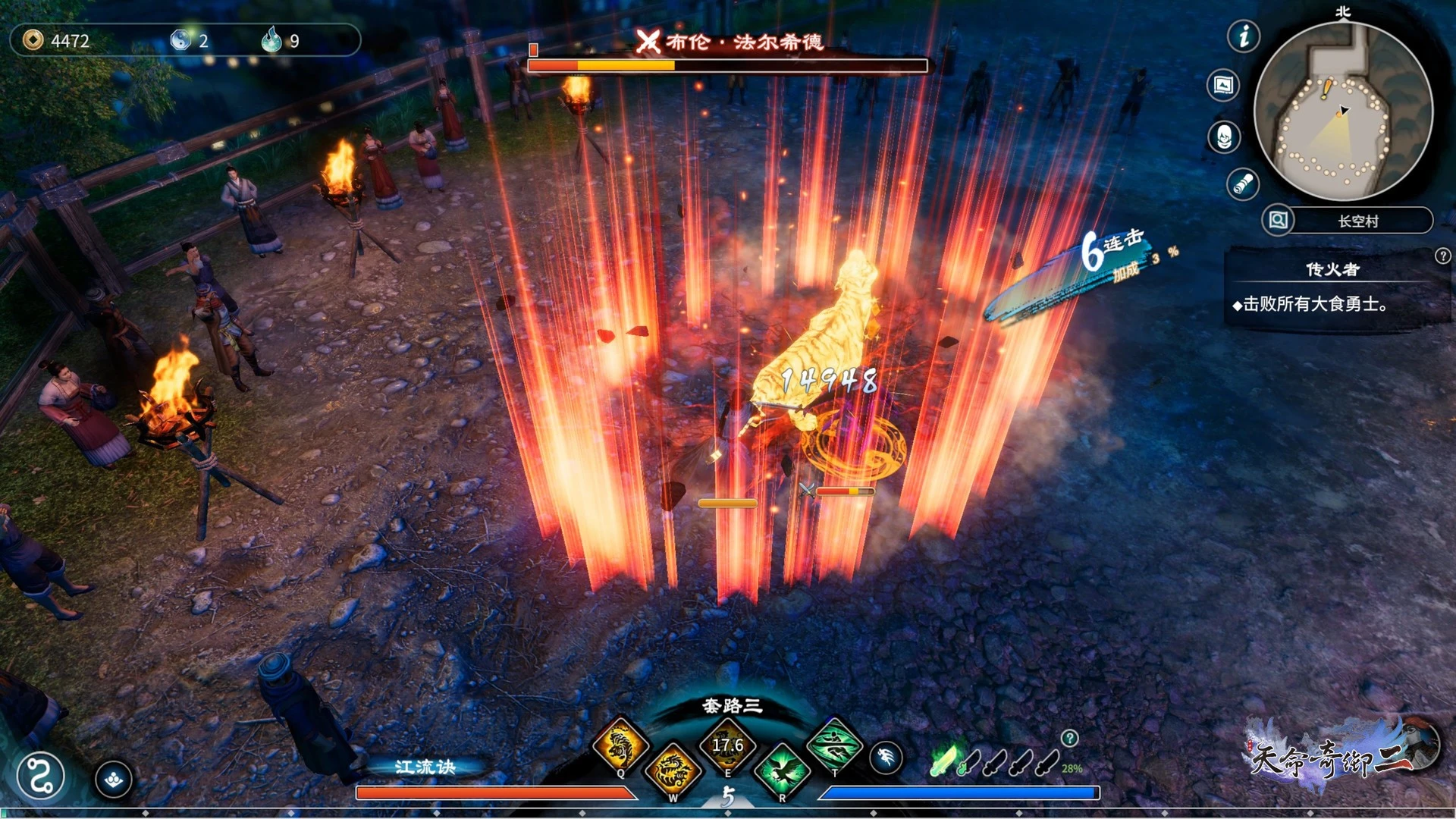The image size is (1456, 819).
Task: Select the skill on cooldown showing 17.6
Action: coord(727,745)
